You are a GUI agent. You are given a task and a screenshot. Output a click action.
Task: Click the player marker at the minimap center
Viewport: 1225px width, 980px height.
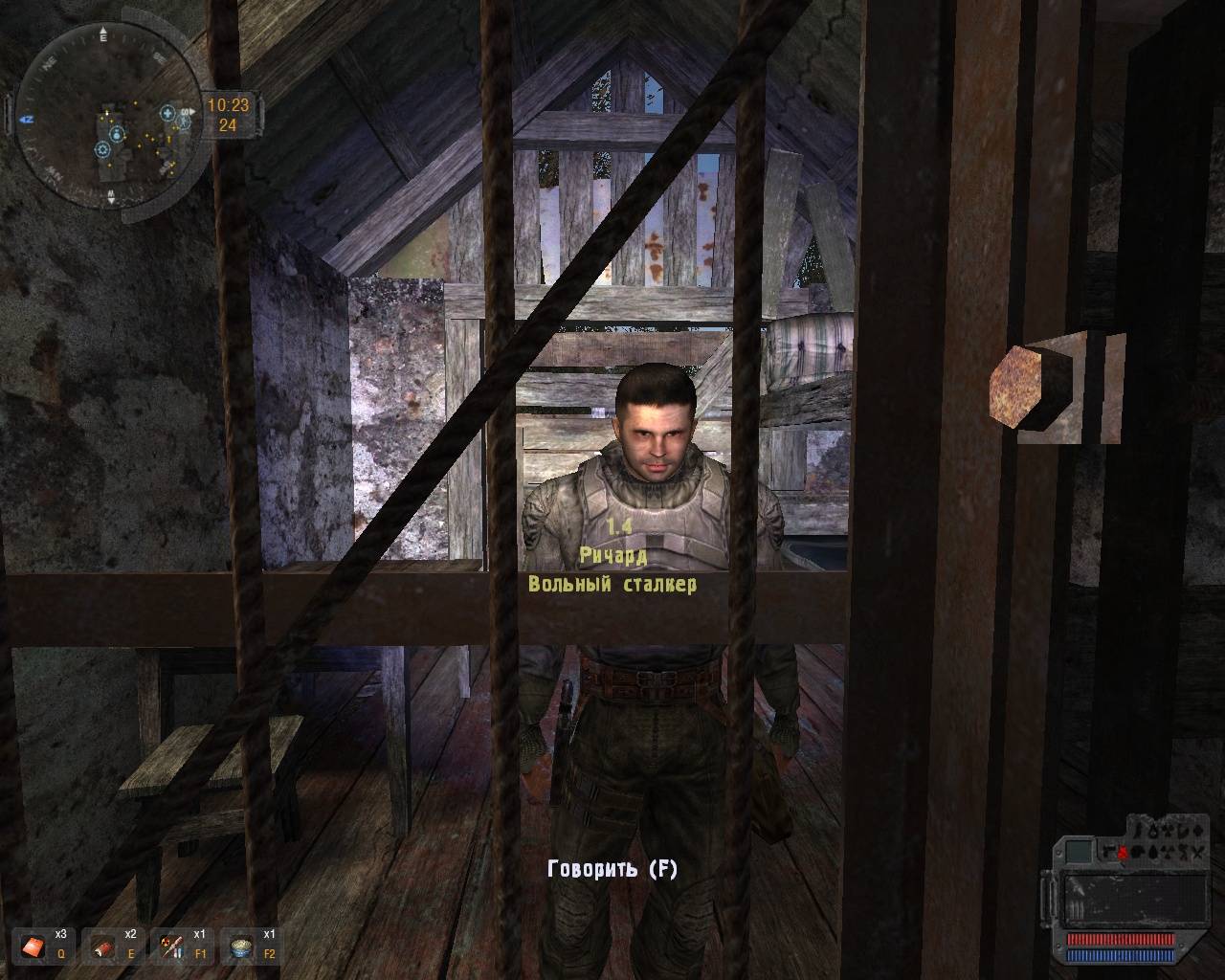point(107,113)
